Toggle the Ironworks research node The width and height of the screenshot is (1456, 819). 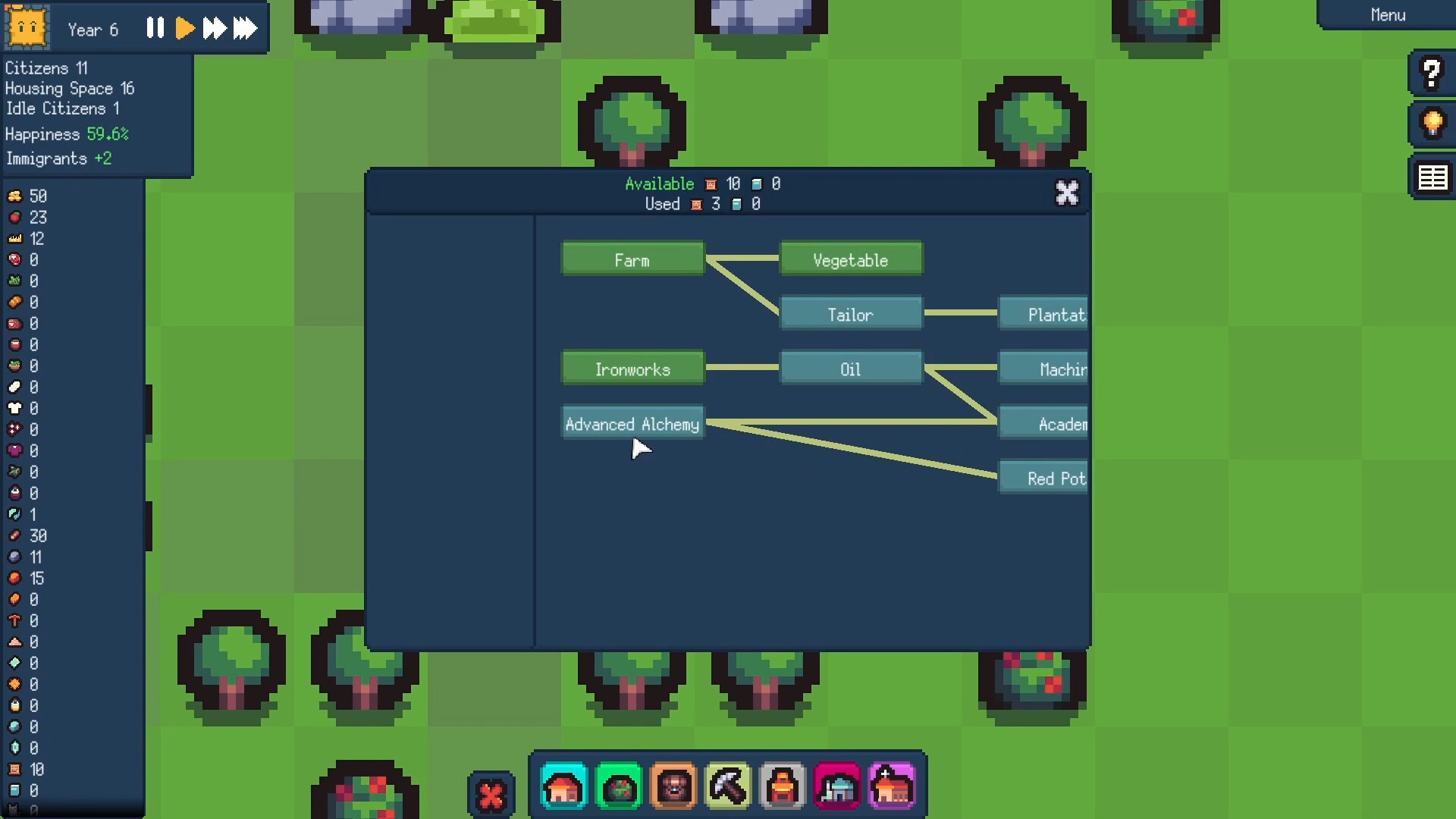632,369
